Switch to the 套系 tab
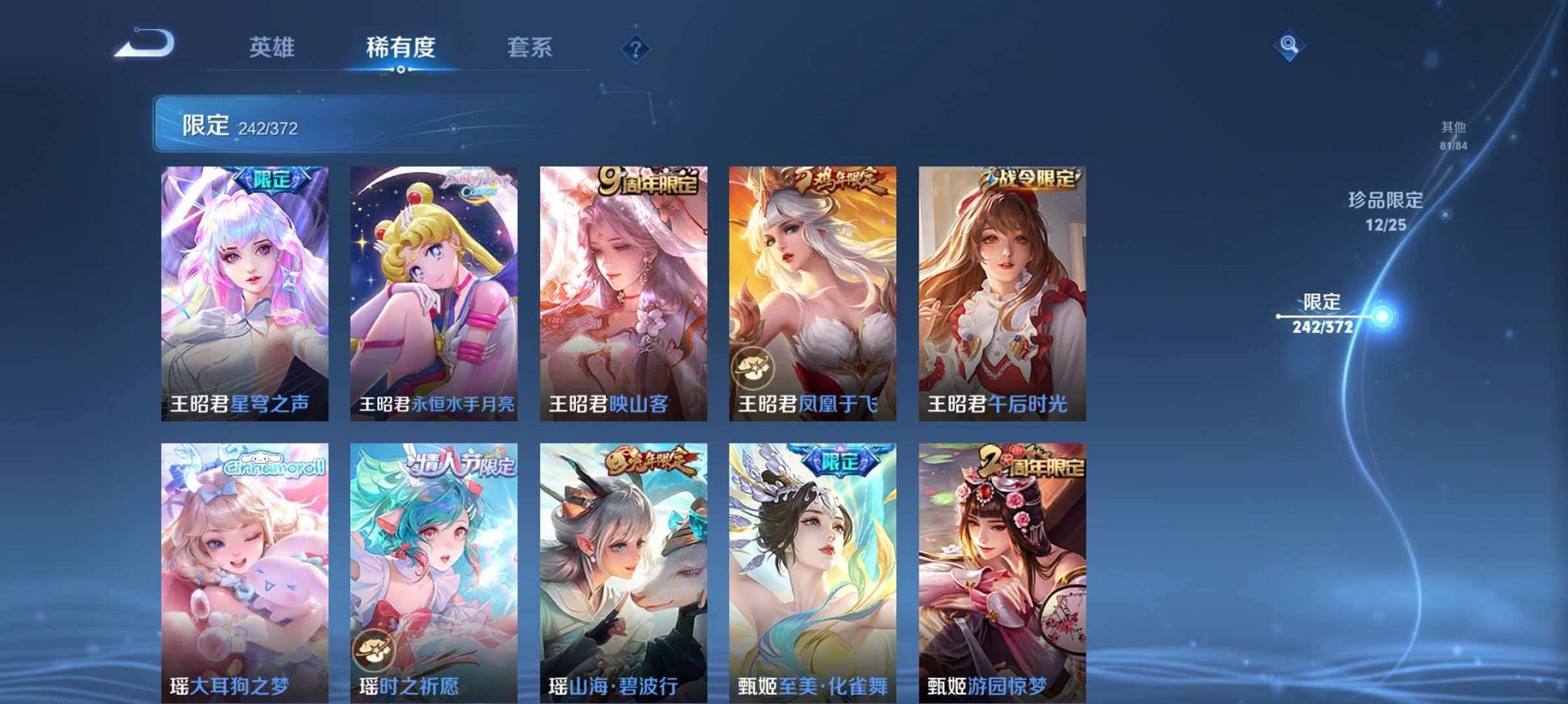This screenshot has height=704, width=1568. 531,47
